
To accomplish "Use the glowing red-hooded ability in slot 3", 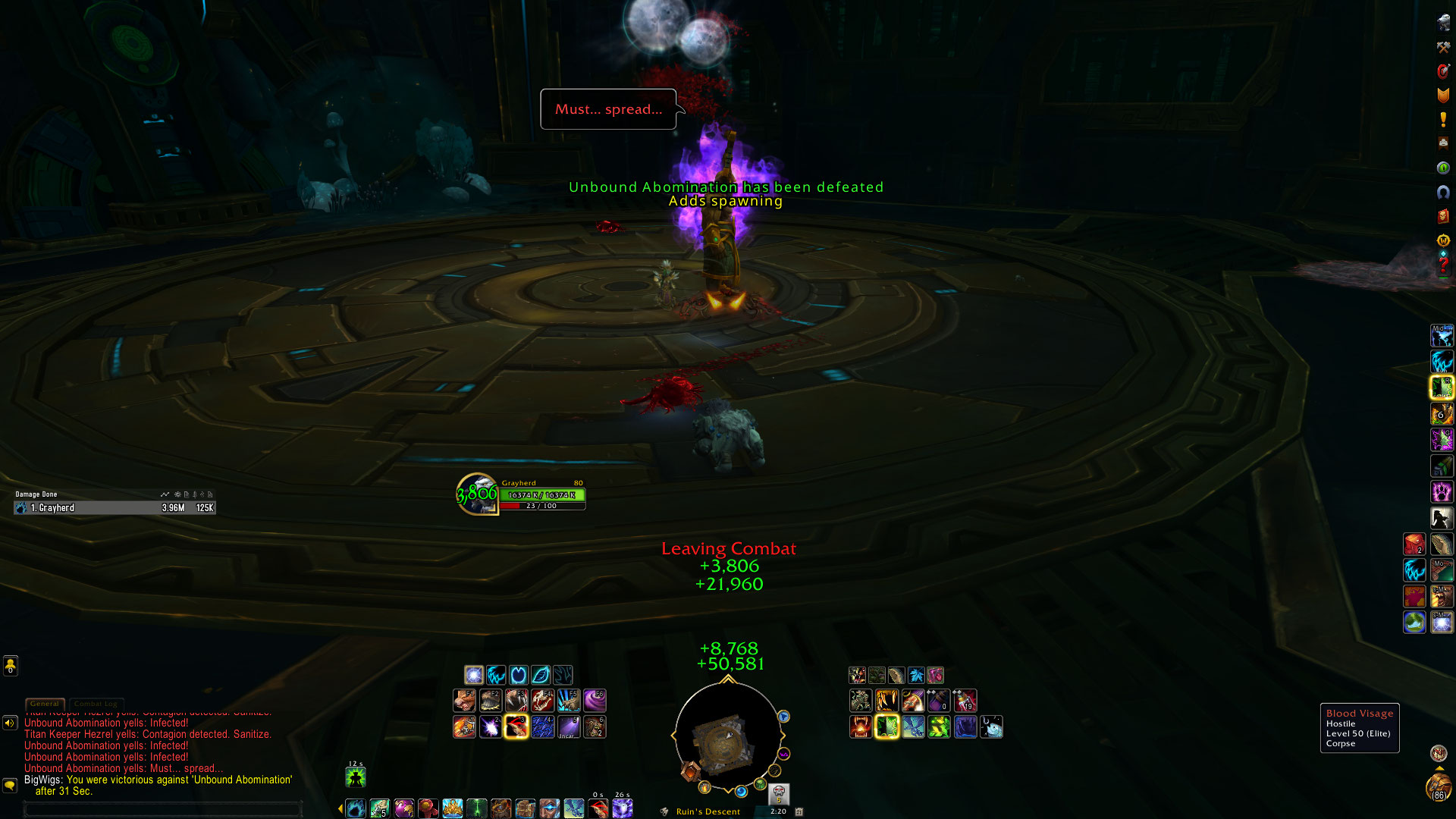I will pos(516,726).
